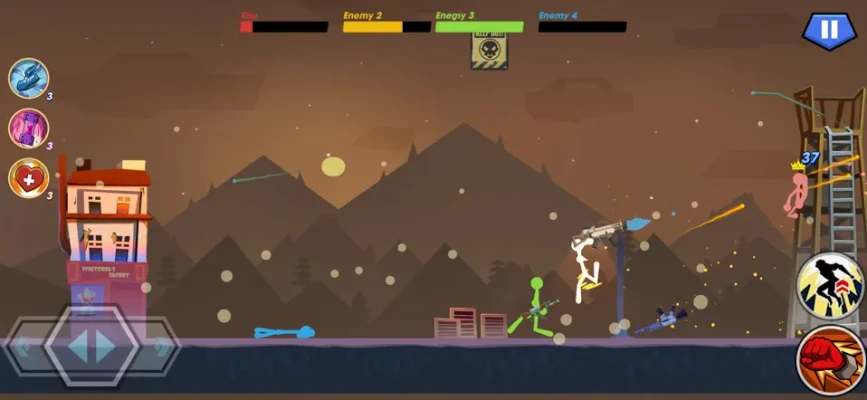The width and height of the screenshot is (867, 400).
Task: Use the purple dumbbell strength power-up
Action: (28, 128)
